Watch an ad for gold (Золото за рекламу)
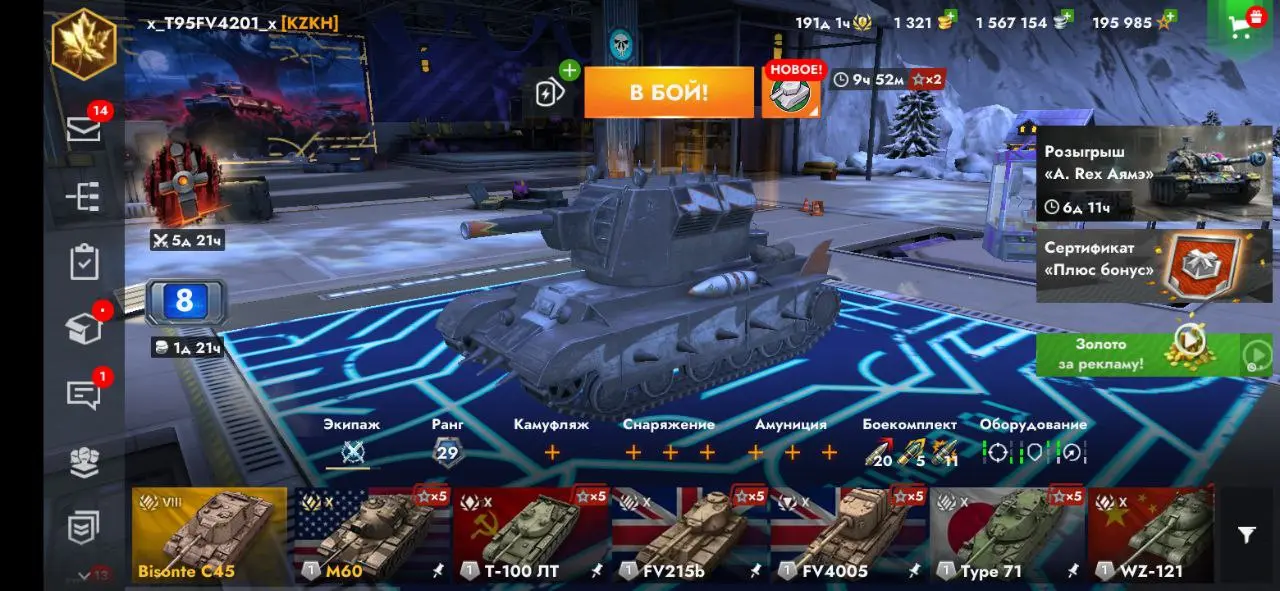Image resolution: width=1280 pixels, height=591 pixels. tap(1154, 354)
